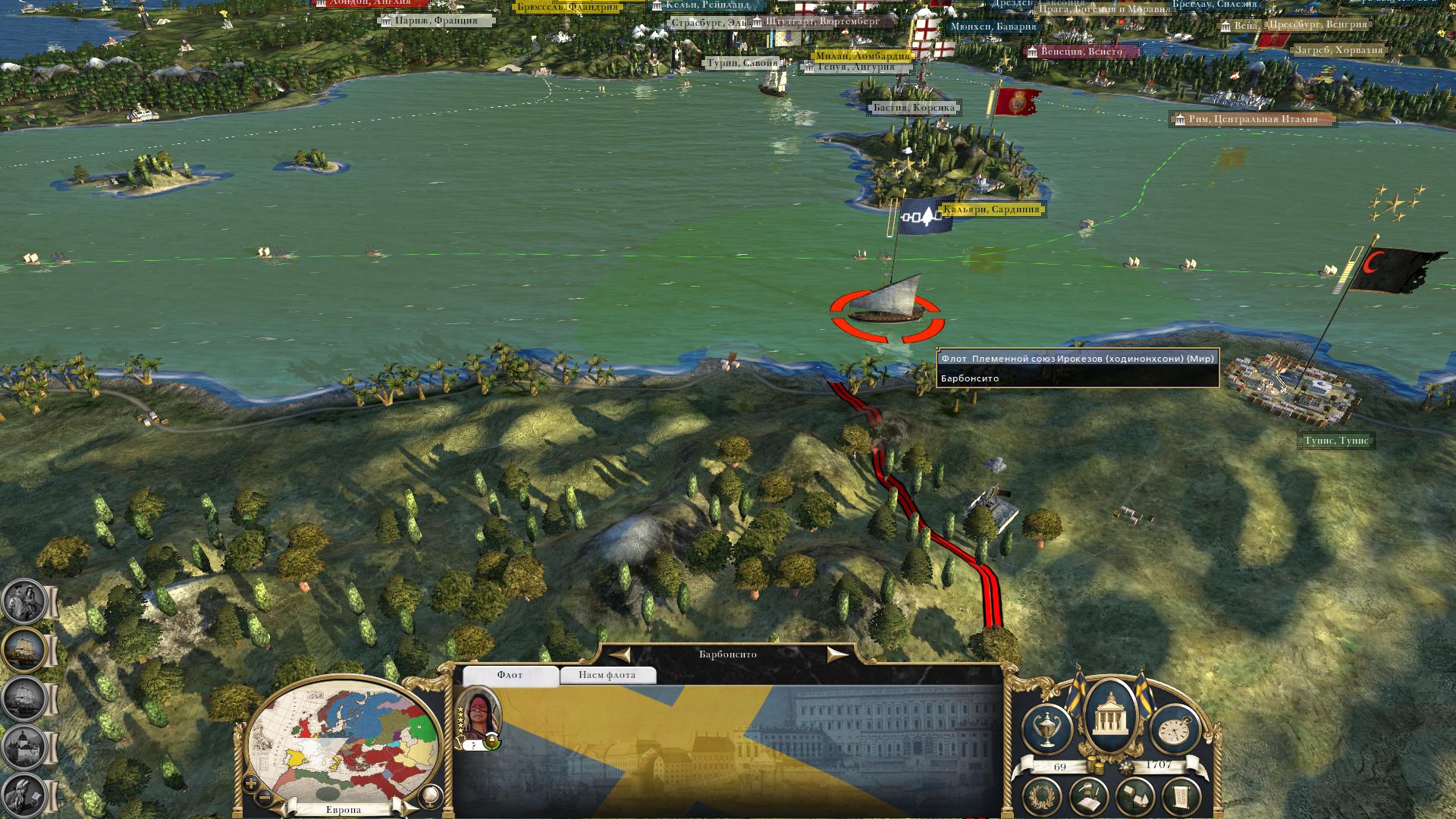Open the castle settlements list icon
The height and width of the screenshot is (819, 1456).
pyautogui.click(x=25, y=746)
